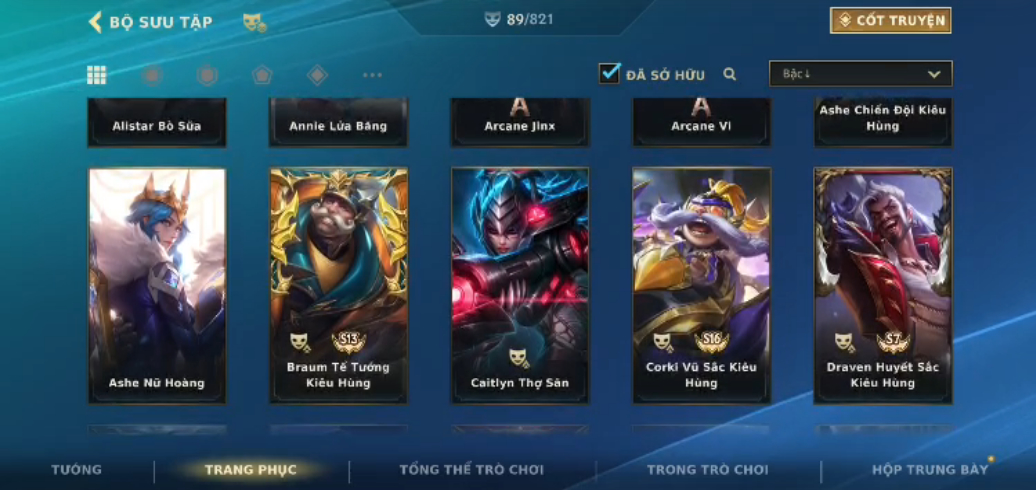Image resolution: width=1036 pixels, height=490 pixels.
Task: Open the Annie Lửa Băng skin card
Action: click(x=338, y=124)
